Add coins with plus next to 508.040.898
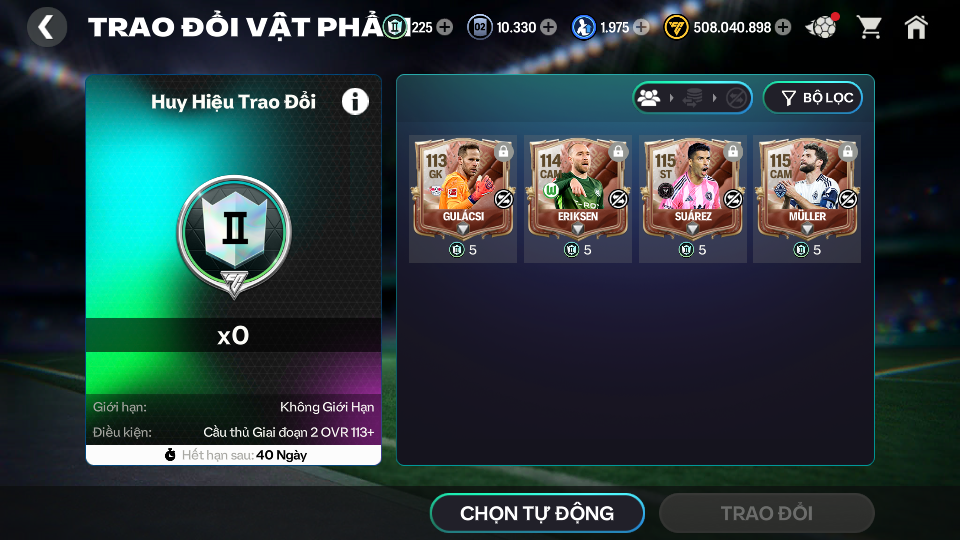The image size is (960, 540). [x=783, y=27]
